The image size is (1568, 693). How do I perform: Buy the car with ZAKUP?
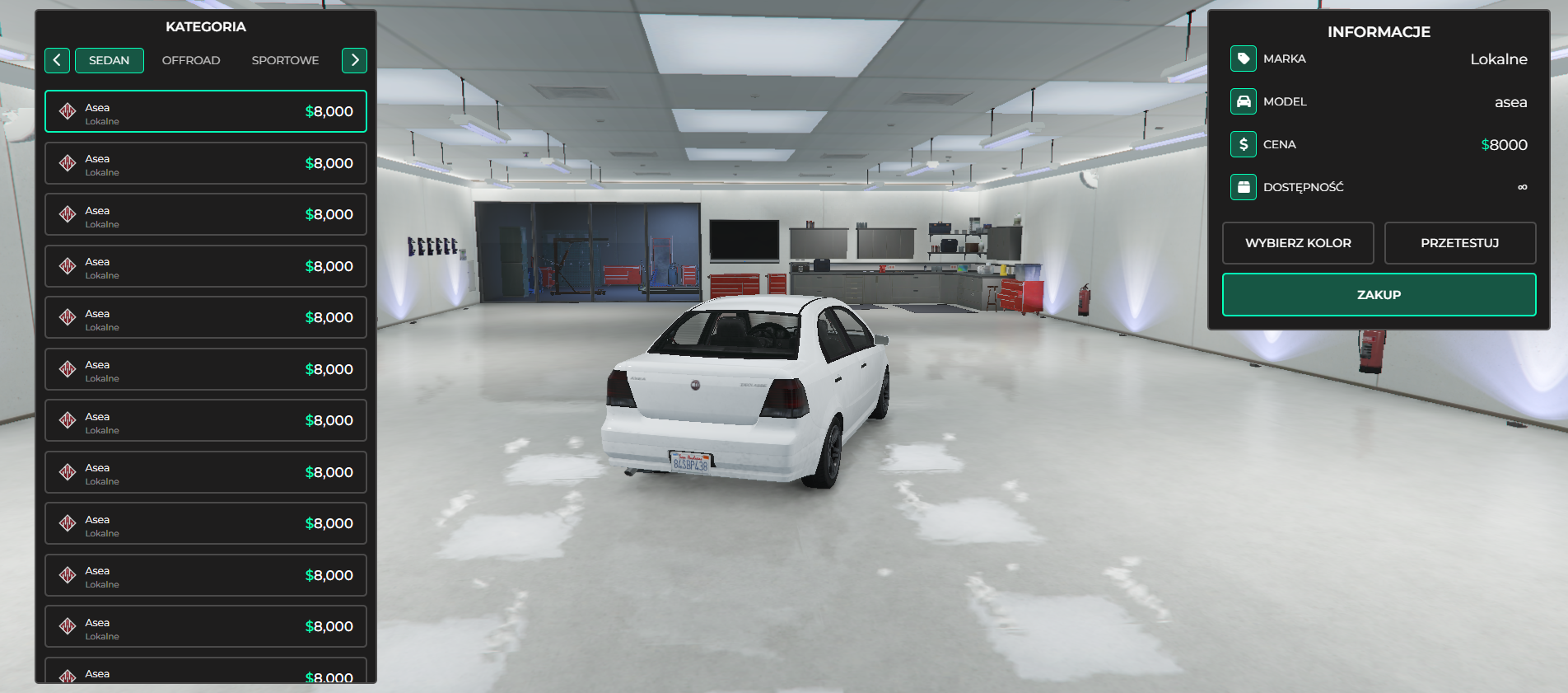(1379, 295)
